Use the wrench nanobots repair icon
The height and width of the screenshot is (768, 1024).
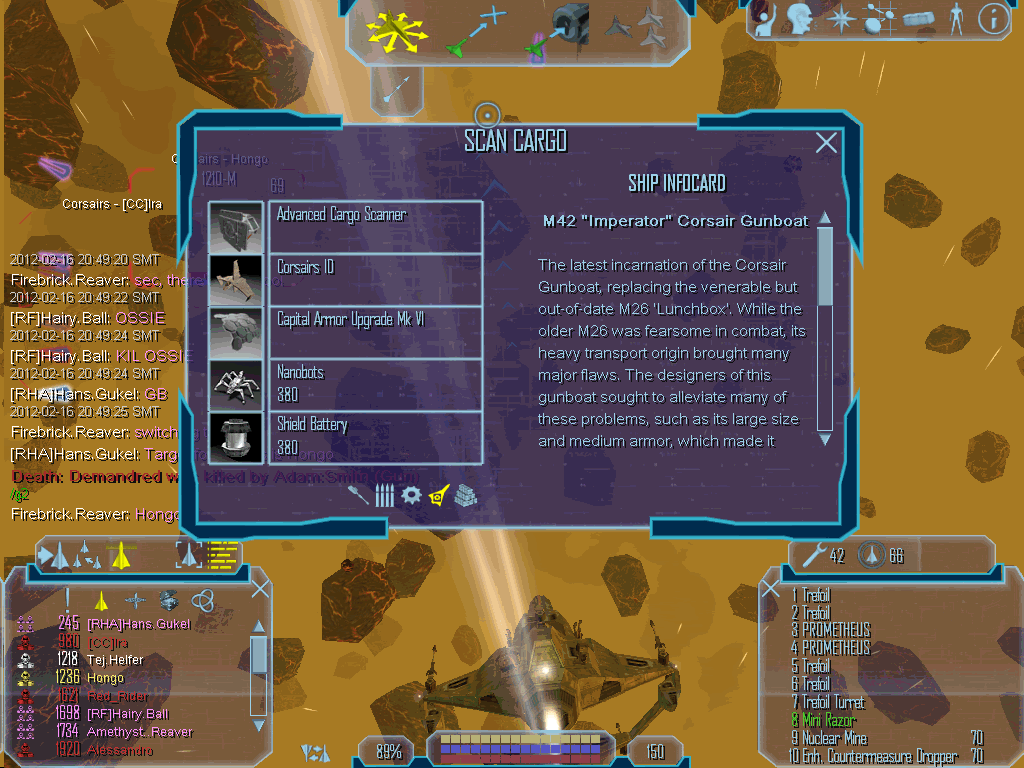(813, 555)
